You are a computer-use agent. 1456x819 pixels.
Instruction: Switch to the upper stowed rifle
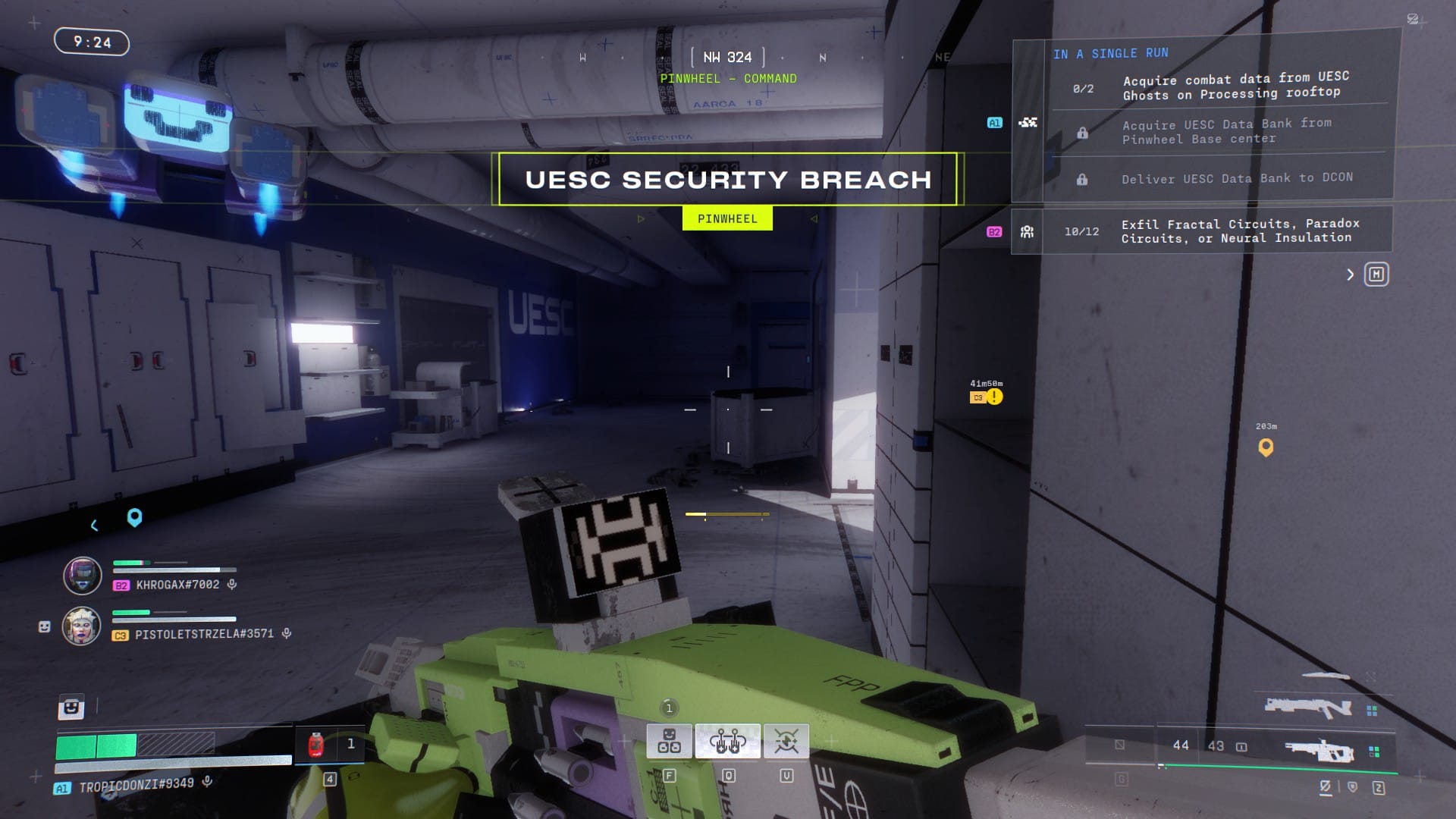tap(1307, 708)
